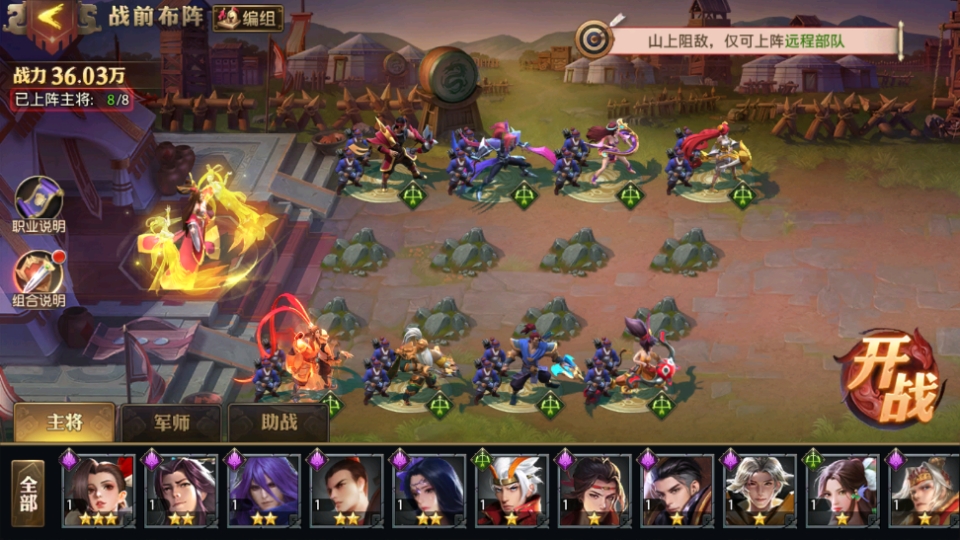This screenshot has width=960, height=540.
Task: Start the battle with 开战
Action: [890, 380]
